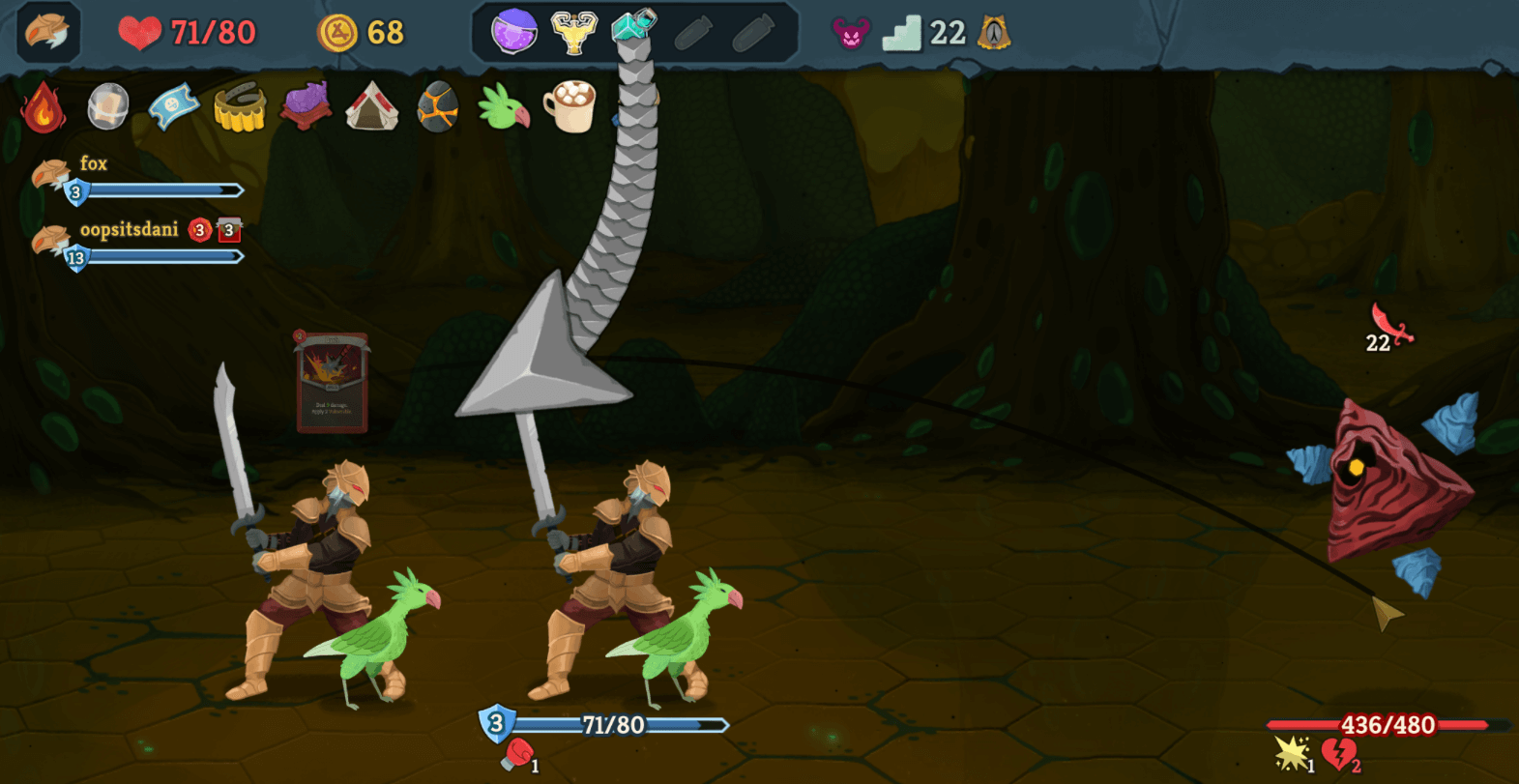Click the golden ascension badge icon
Image resolution: width=1519 pixels, height=784 pixels.
pos(993,34)
